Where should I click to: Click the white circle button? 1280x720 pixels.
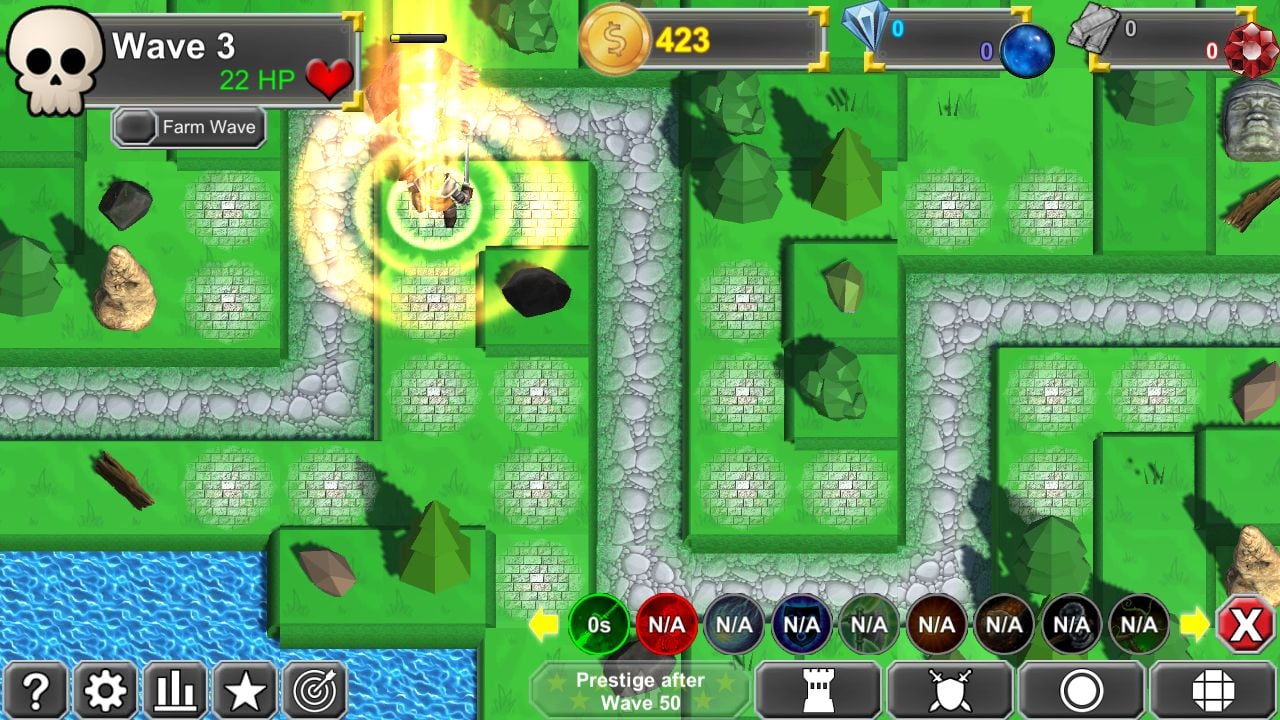click(1081, 690)
